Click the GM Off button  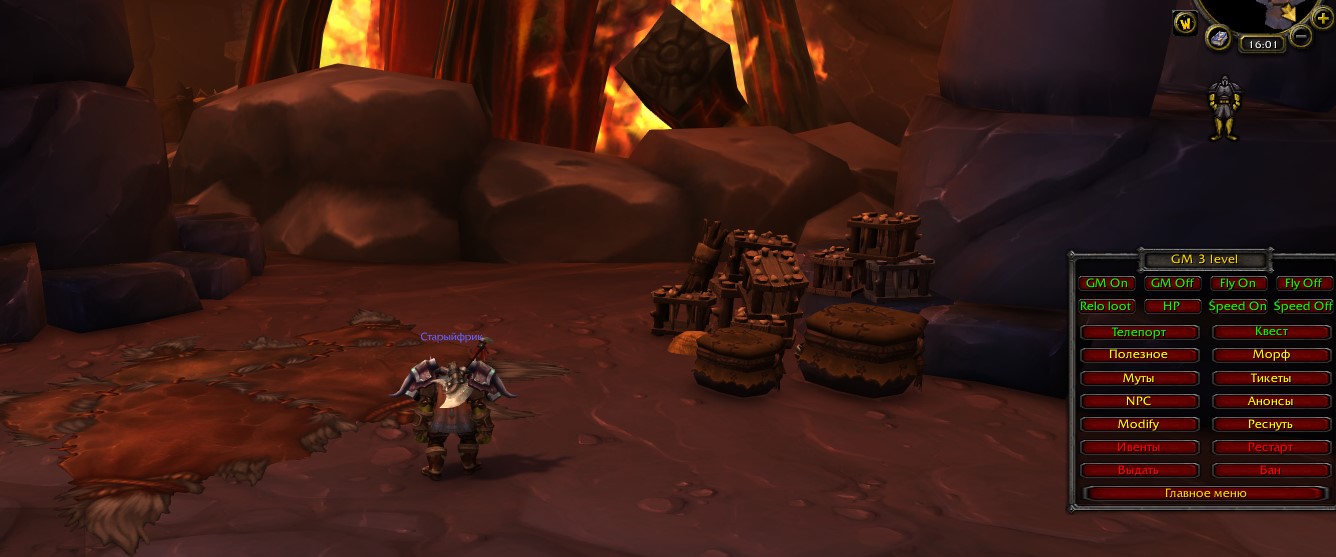pyautogui.click(x=1172, y=284)
